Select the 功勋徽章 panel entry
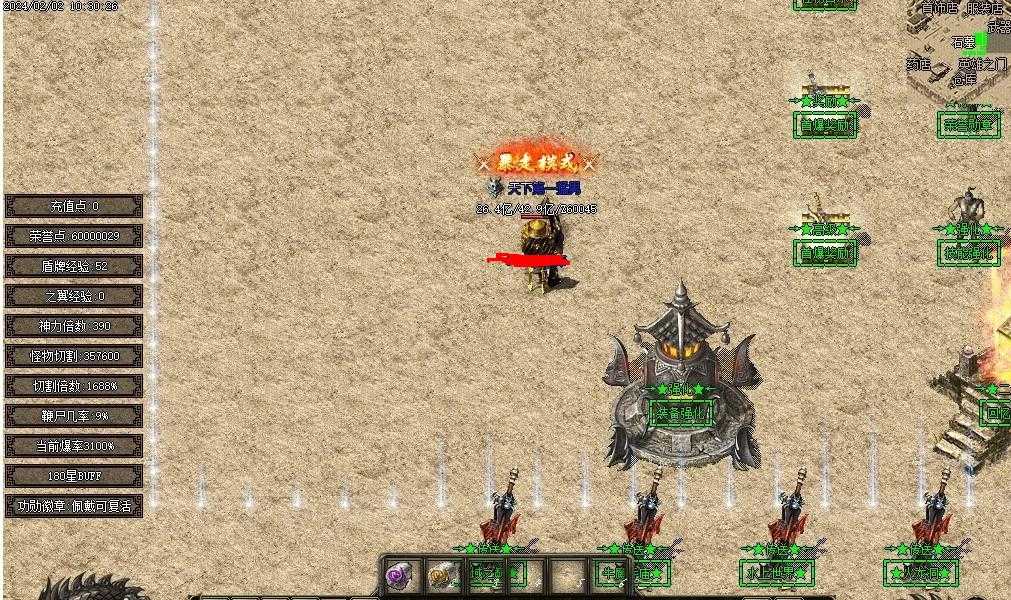The image size is (1011, 600). pyautogui.click(x=74, y=506)
